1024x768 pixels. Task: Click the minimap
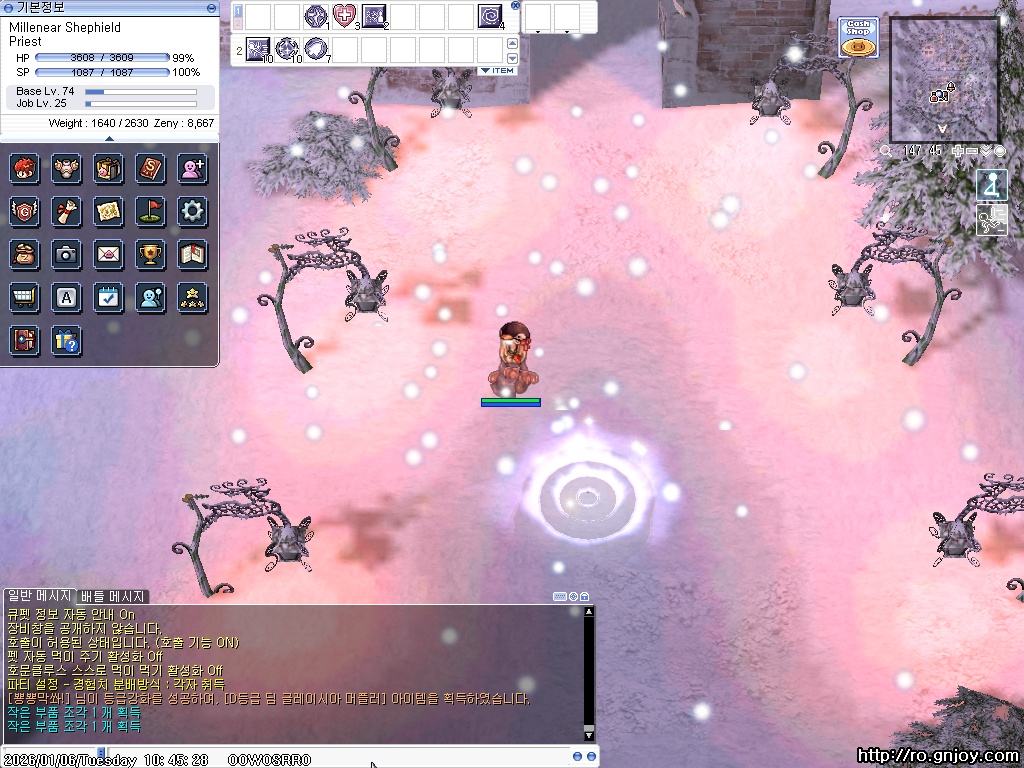pyautogui.click(x=943, y=78)
